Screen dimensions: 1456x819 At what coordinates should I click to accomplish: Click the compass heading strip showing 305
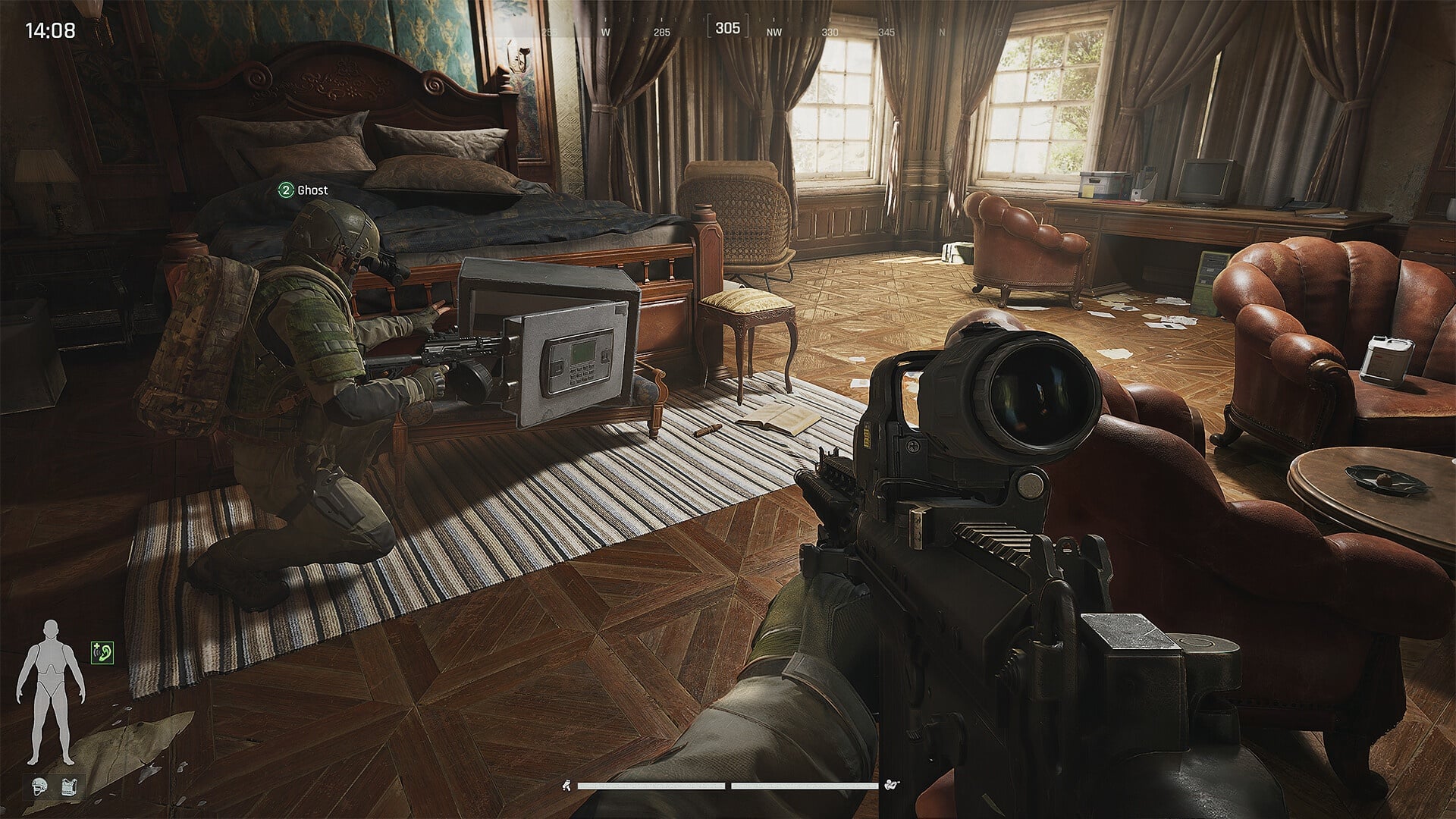click(x=727, y=29)
